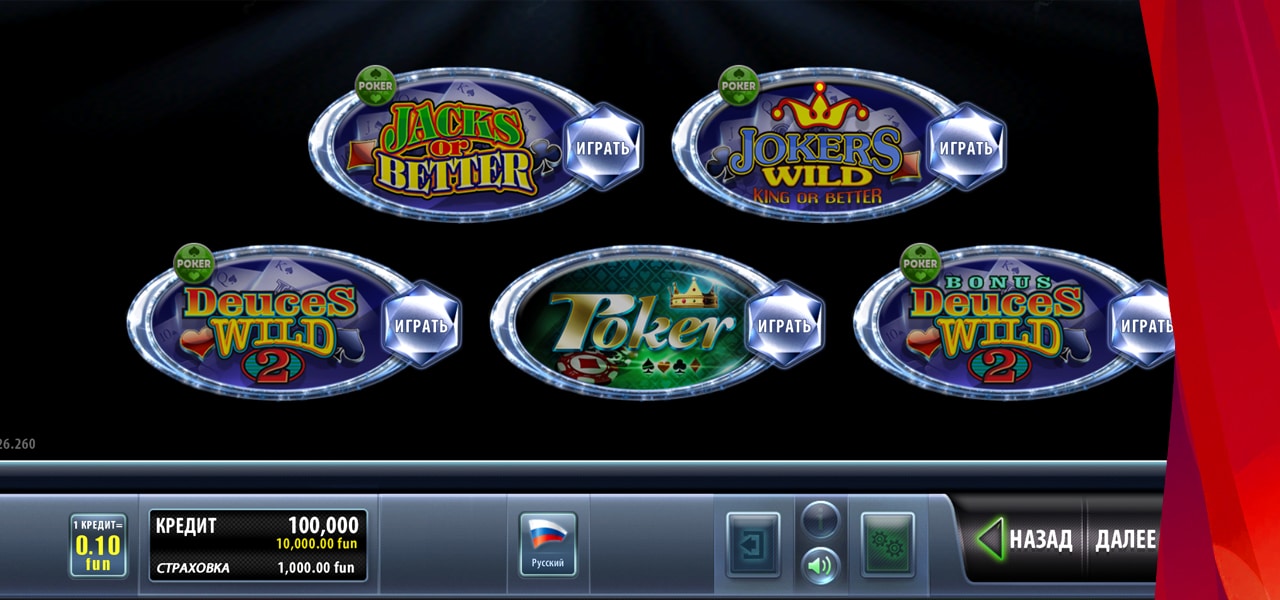Open the Russian language selector
The image size is (1280, 600).
[547, 545]
